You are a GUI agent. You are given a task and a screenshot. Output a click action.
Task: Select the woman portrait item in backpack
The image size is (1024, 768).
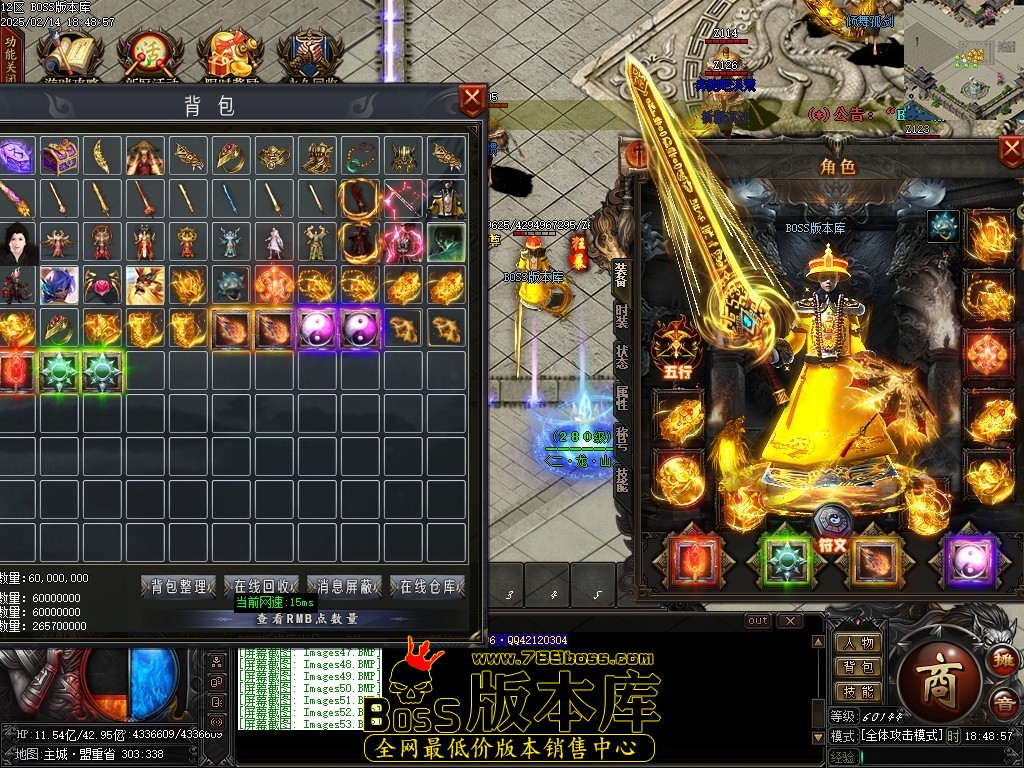[x=17, y=242]
